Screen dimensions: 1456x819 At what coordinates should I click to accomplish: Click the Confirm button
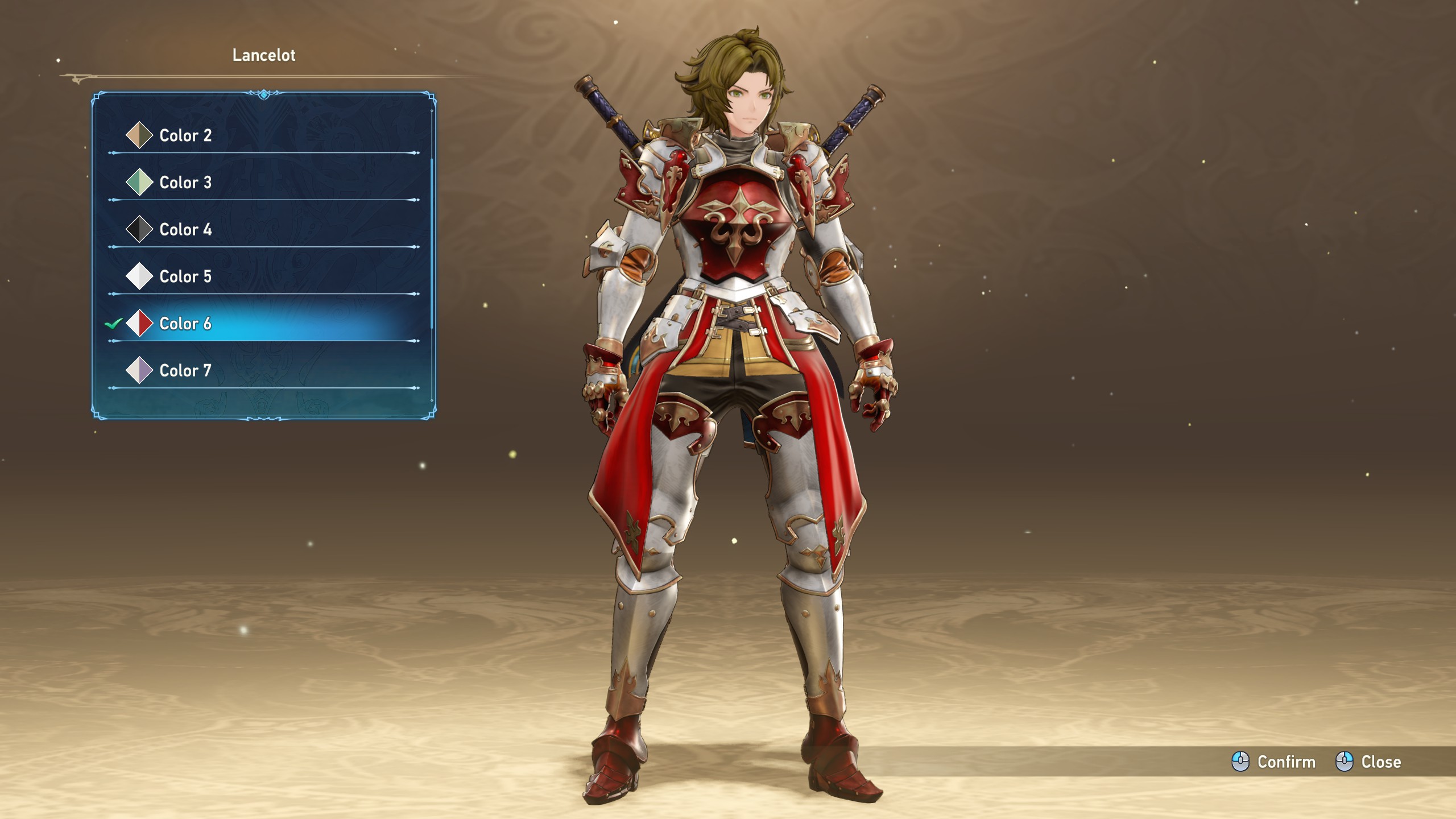(1274, 762)
